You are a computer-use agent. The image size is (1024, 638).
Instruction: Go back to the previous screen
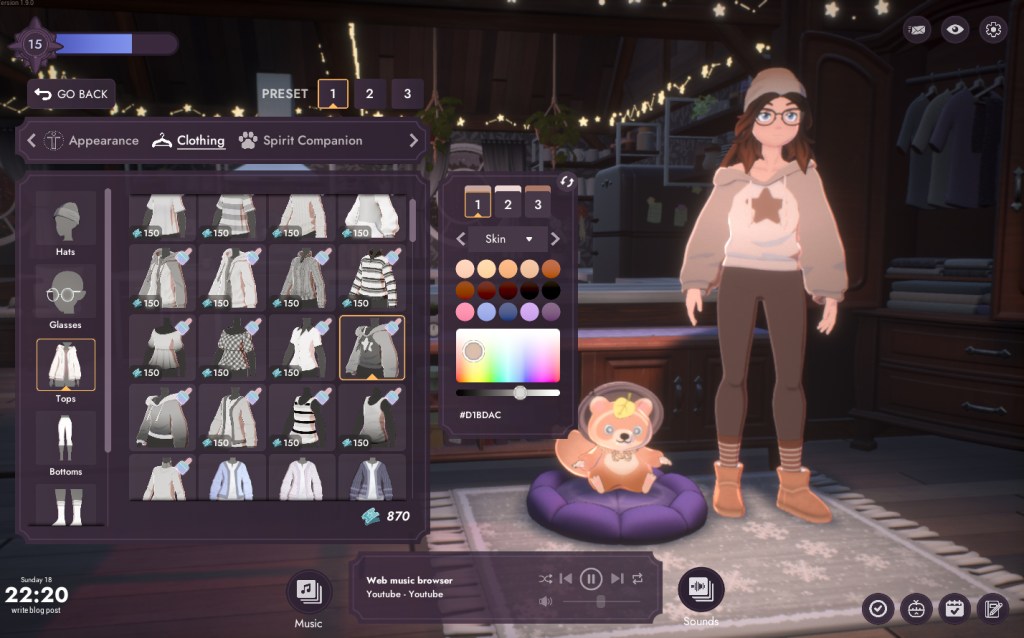71,94
